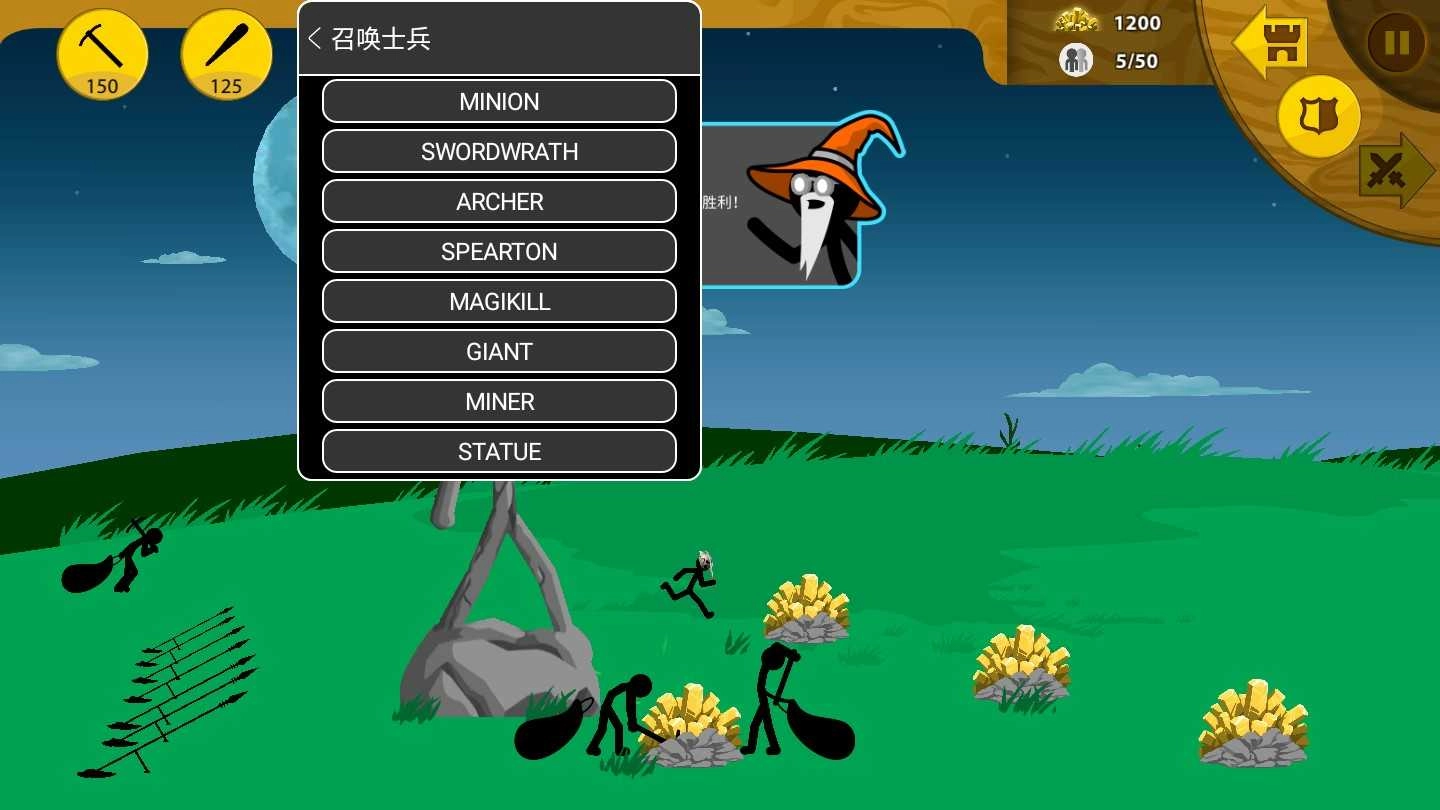Open the shield defend icon

(x=1318, y=116)
